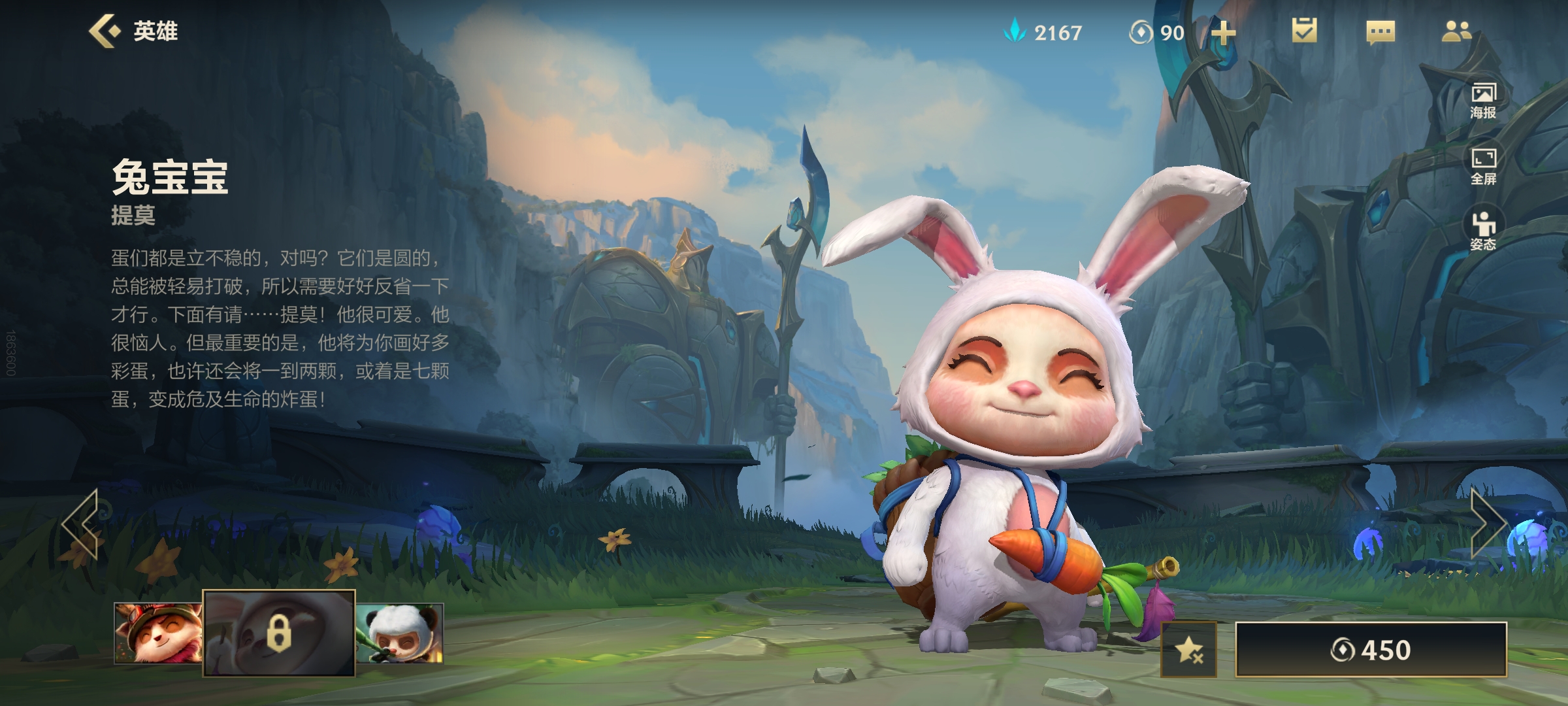Switch to 全屏 fullscreen view
Screen dimensions: 1568x706
1483,166
